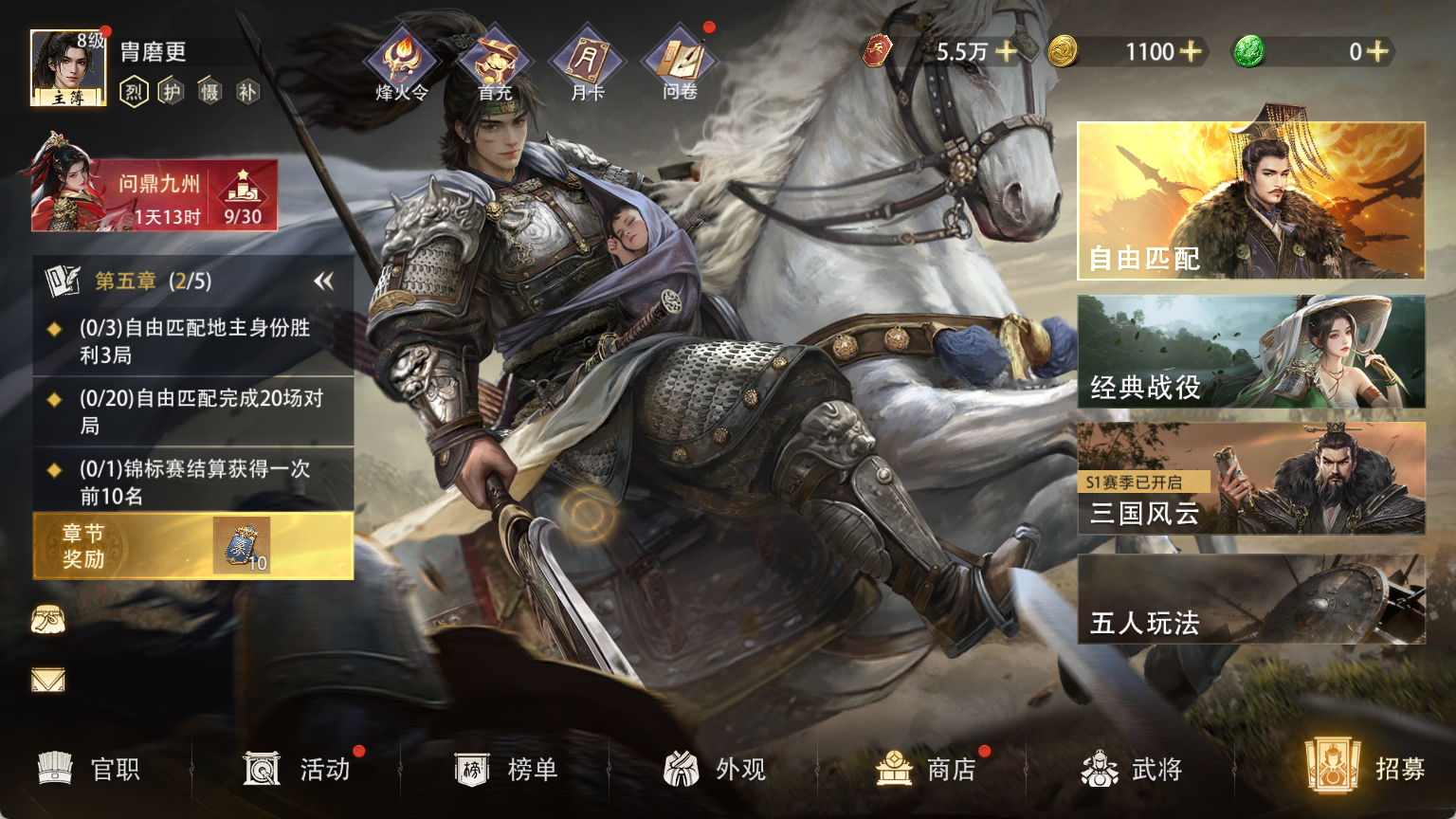Open the 武将 generals menu
This screenshot has height=819, width=1456.
(1132, 769)
